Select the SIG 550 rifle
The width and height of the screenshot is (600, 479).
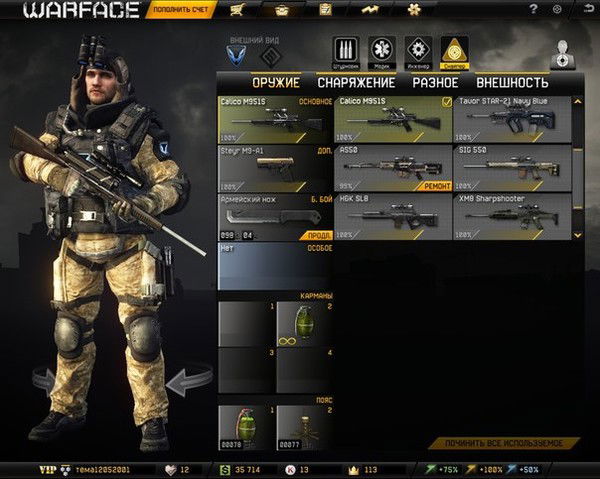pos(511,169)
